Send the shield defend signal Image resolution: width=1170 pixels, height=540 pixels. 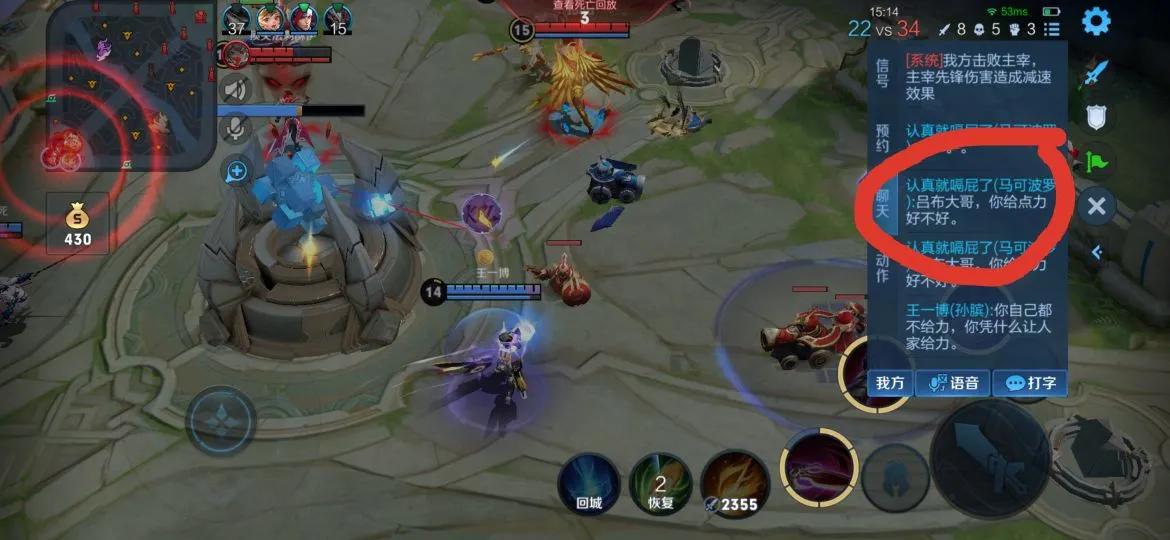point(1097,118)
